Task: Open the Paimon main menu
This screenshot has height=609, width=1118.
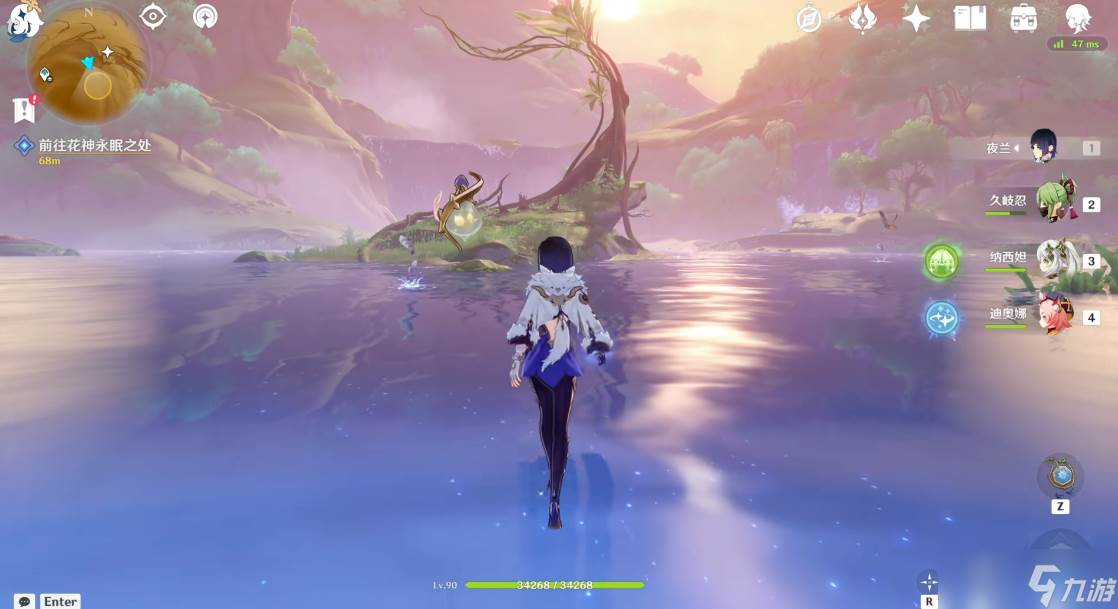Action: pyautogui.click(x=20, y=22)
